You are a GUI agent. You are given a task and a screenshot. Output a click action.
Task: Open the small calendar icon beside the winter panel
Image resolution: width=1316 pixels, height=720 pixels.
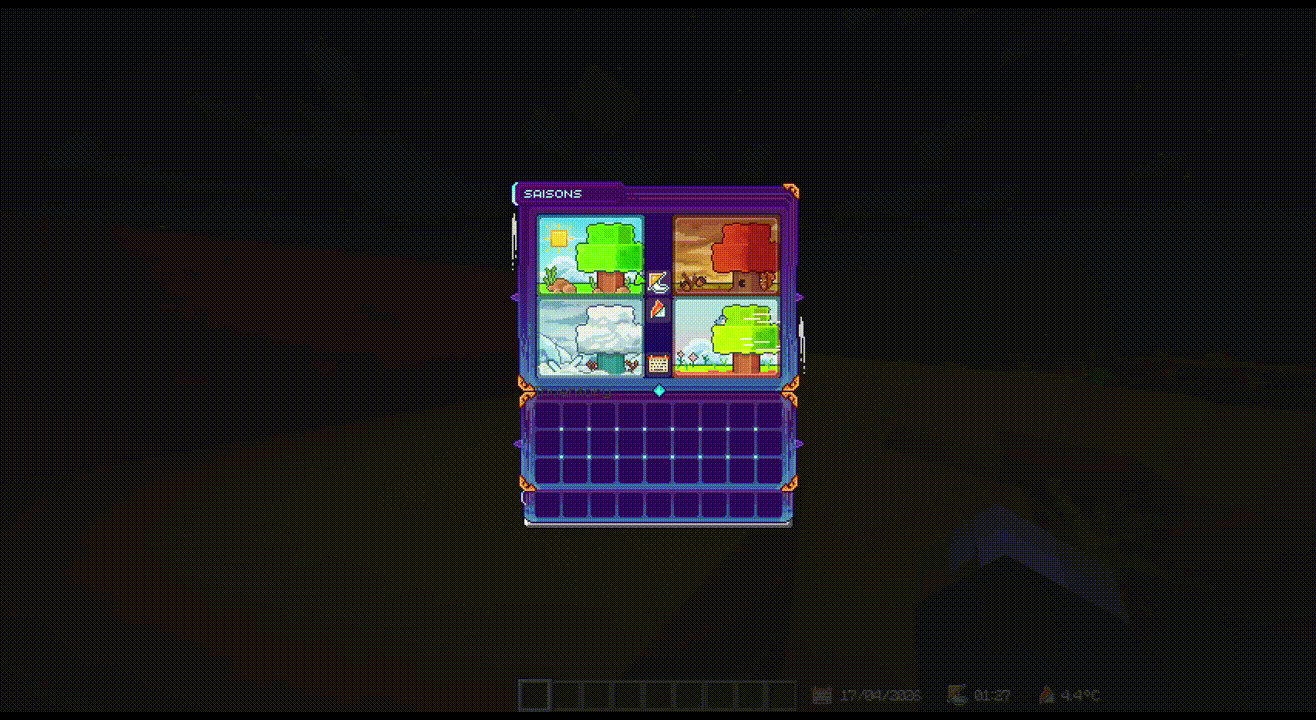658,363
